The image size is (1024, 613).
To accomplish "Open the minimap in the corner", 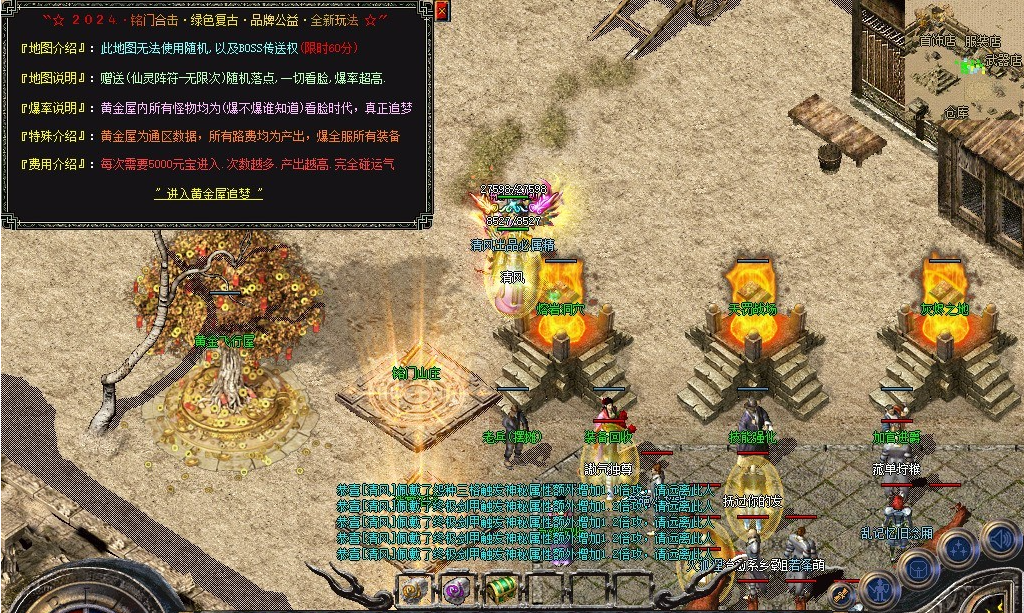I will pos(966,58).
